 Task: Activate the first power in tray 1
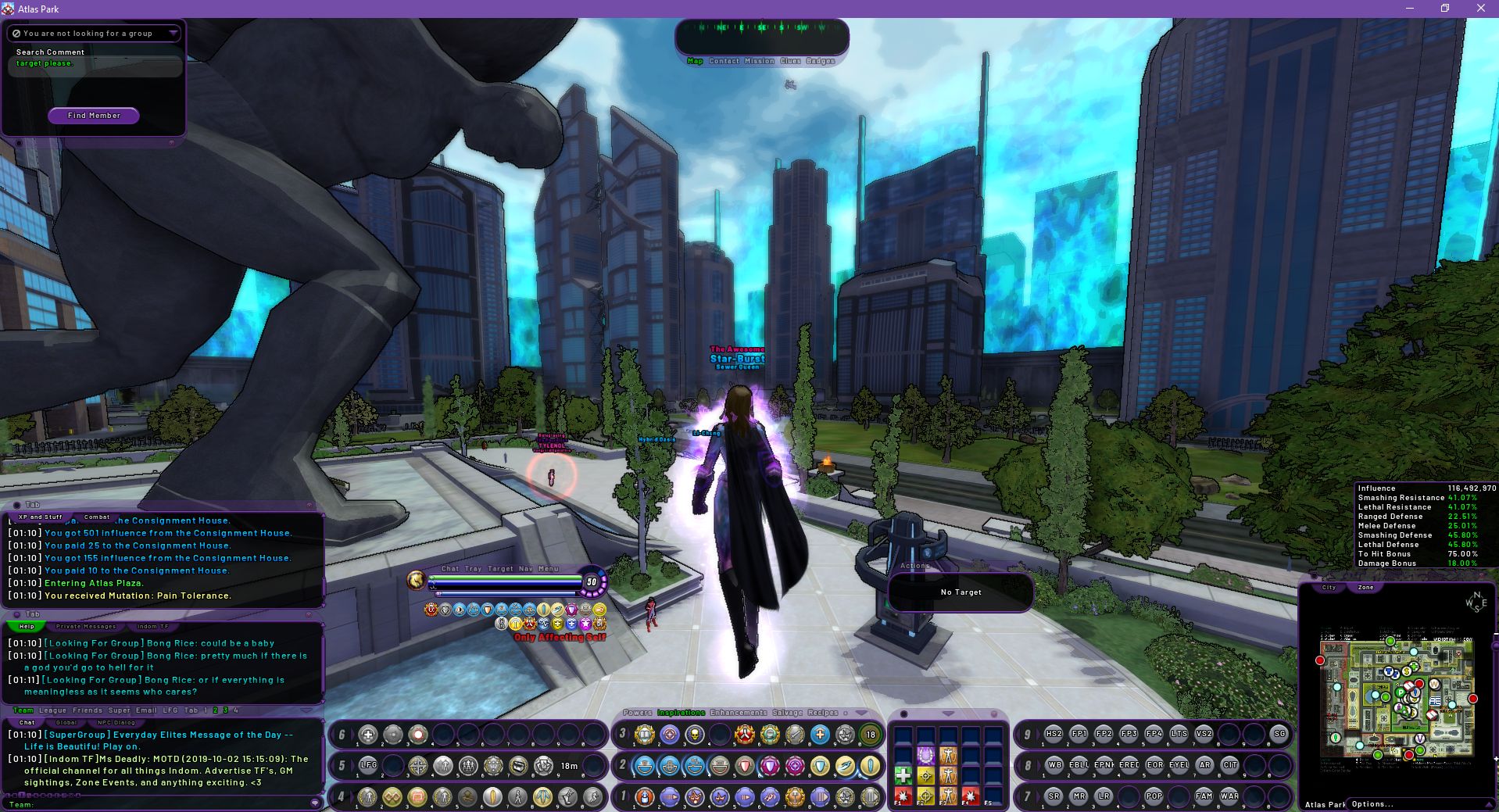[645, 798]
